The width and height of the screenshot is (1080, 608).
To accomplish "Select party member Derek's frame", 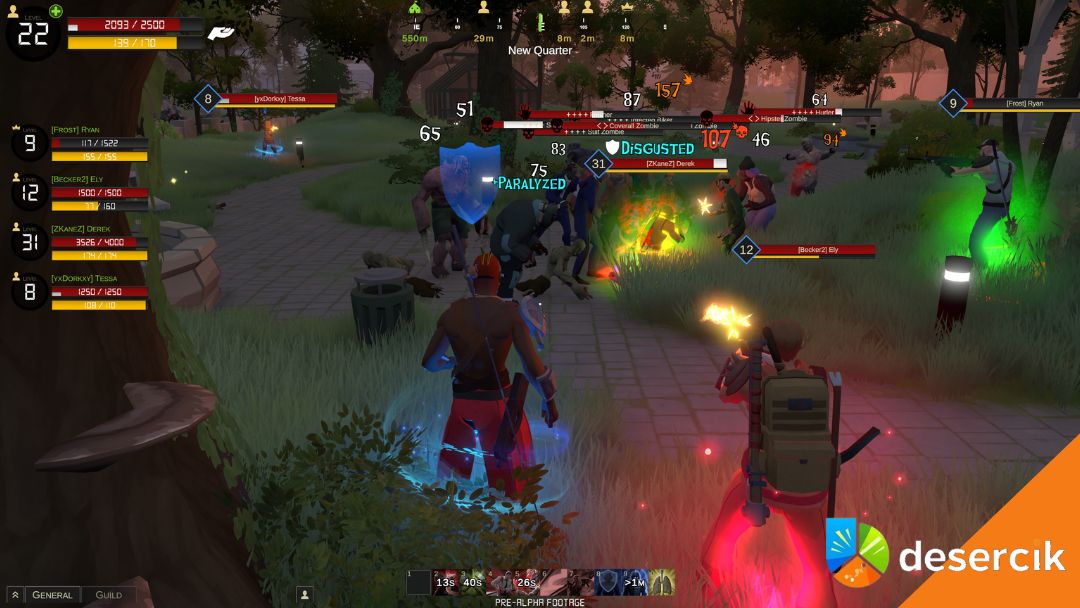I will click(80, 242).
